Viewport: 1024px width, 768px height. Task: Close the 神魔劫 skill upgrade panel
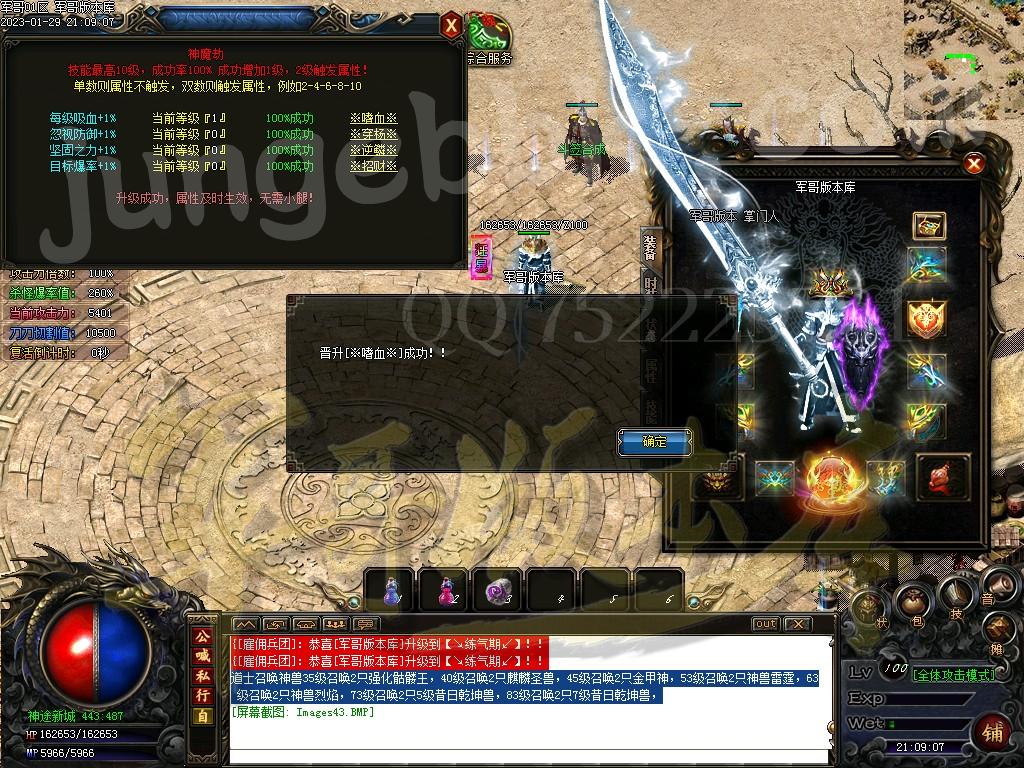pos(452,24)
